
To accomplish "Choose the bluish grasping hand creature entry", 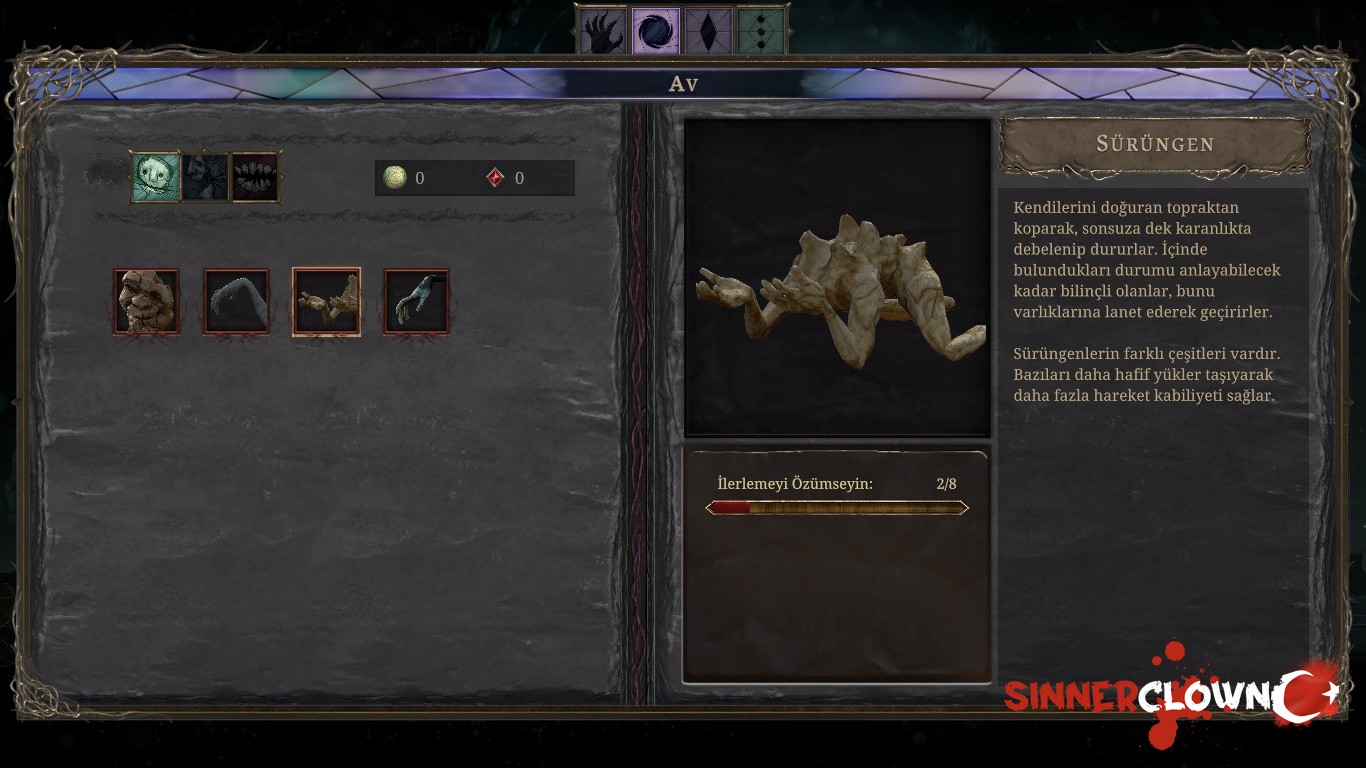I will (416, 301).
